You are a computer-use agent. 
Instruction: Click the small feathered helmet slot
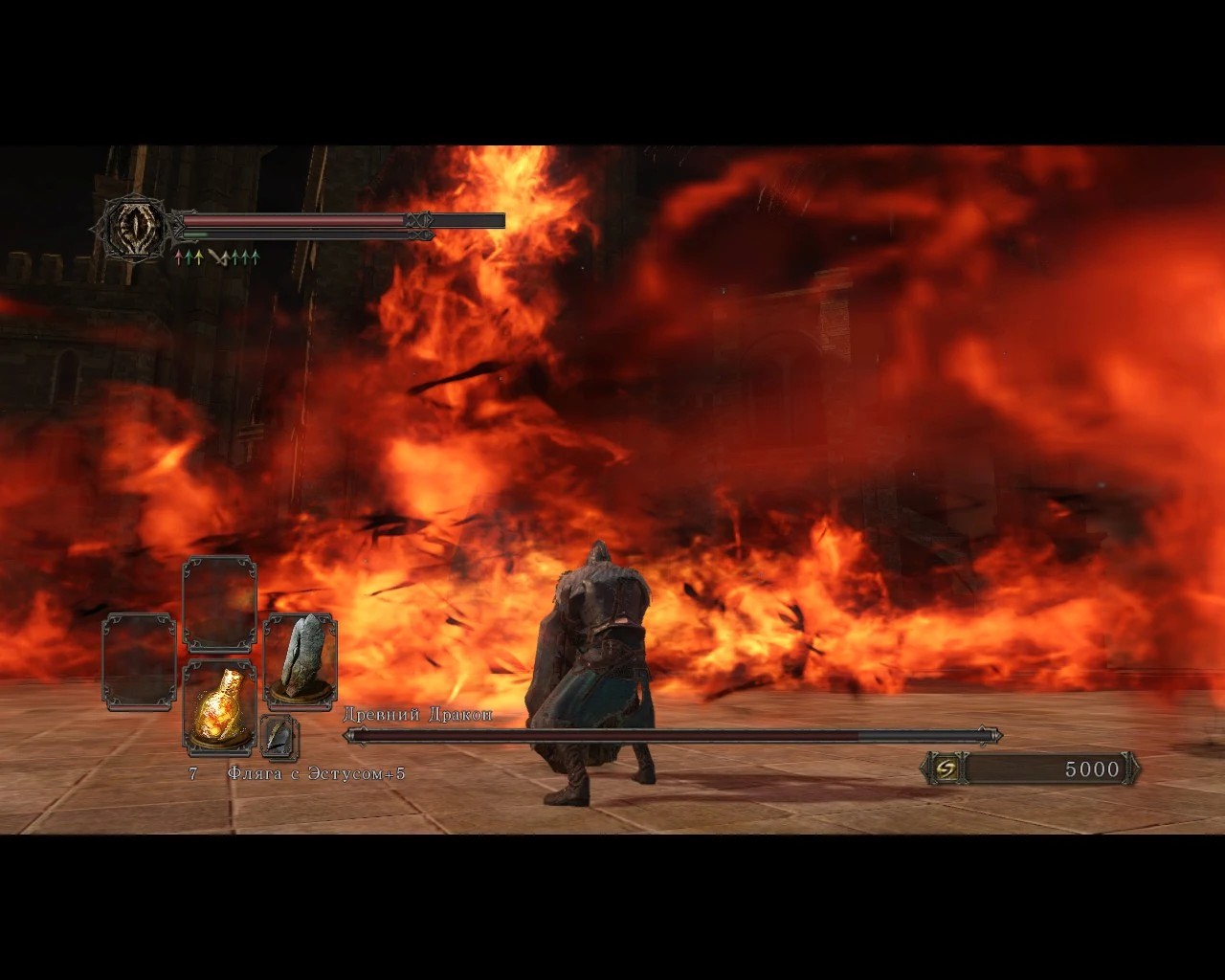(x=279, y=737)
